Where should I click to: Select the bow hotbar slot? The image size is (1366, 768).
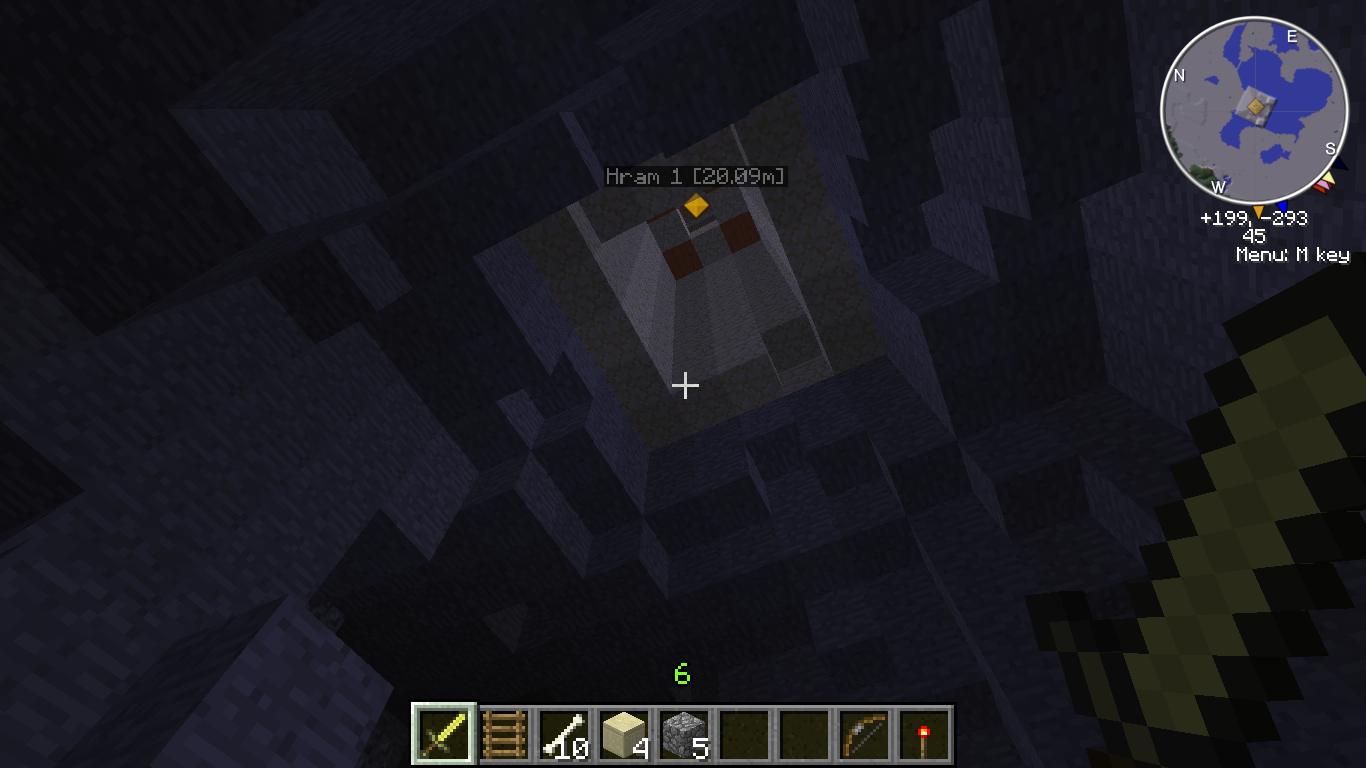coord(864,736)
